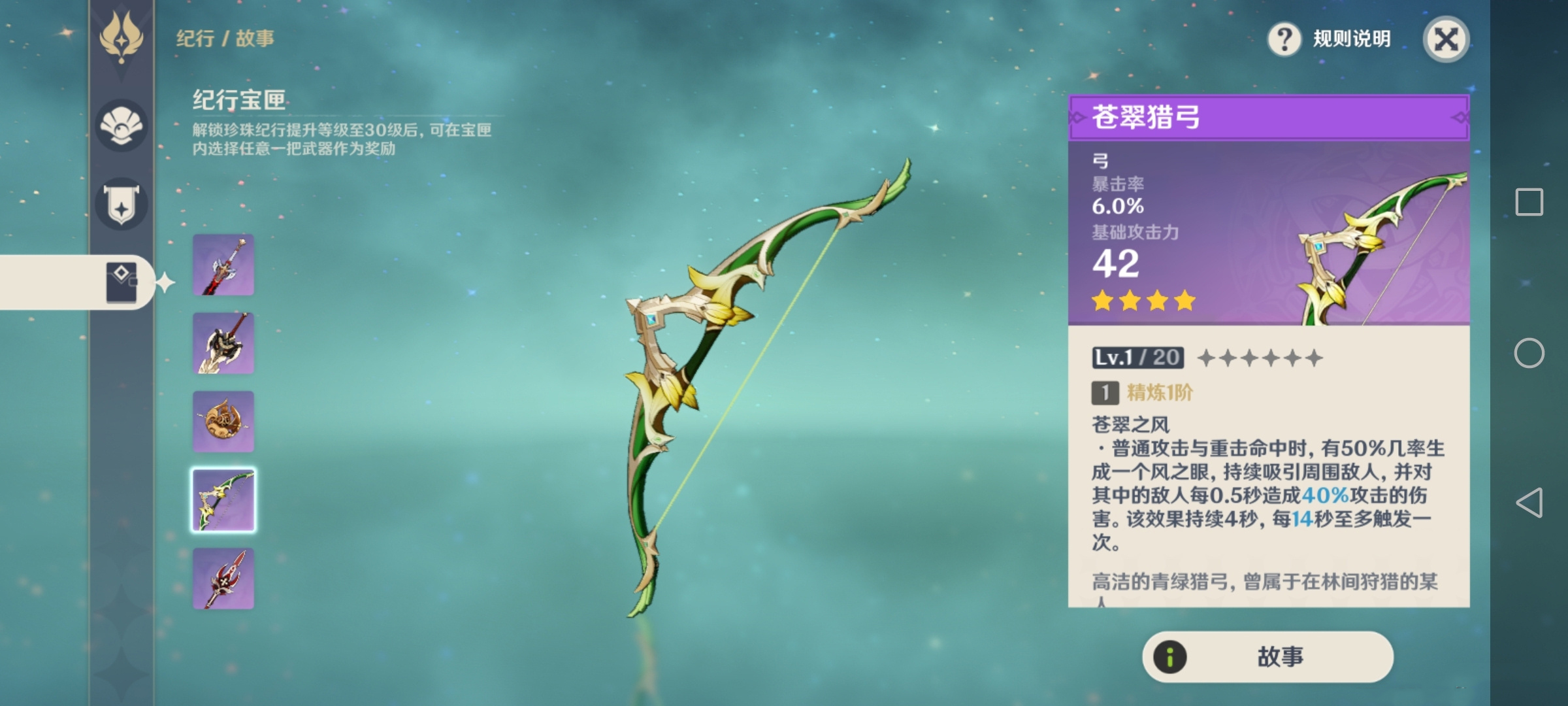This screenshot has height=706, width=1568.
Task: Choose the red polearm weapon thumbnail
Action: (x=223, y=579)
